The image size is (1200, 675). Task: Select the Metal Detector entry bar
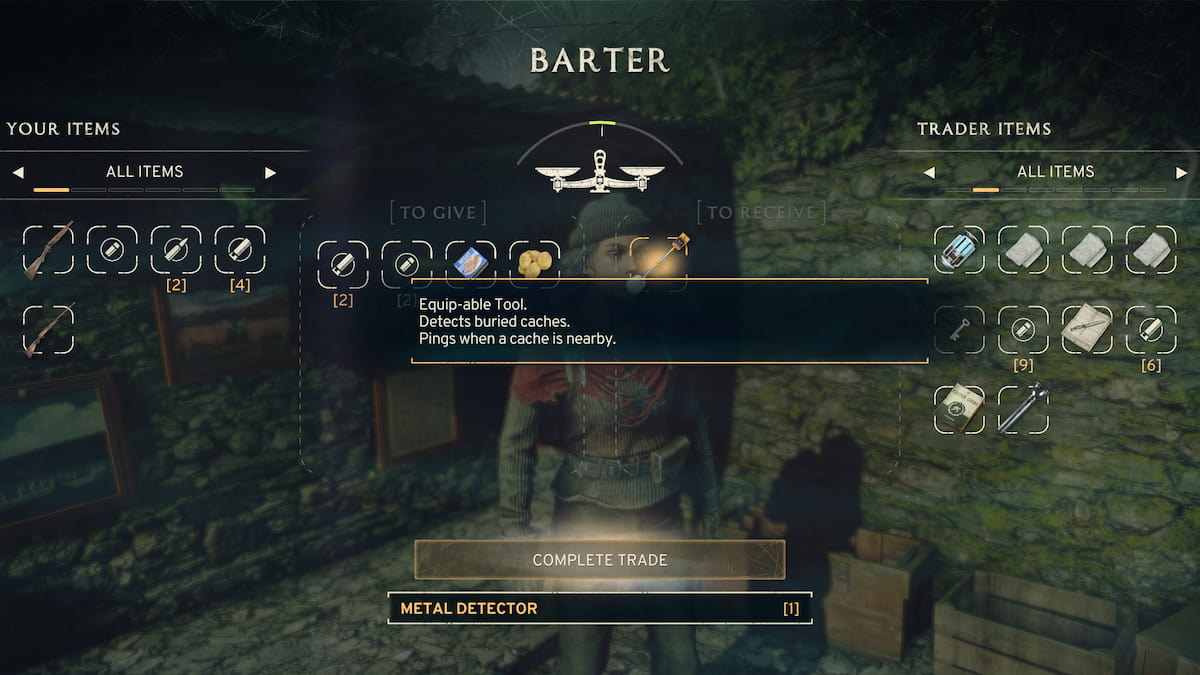(600, 608)
